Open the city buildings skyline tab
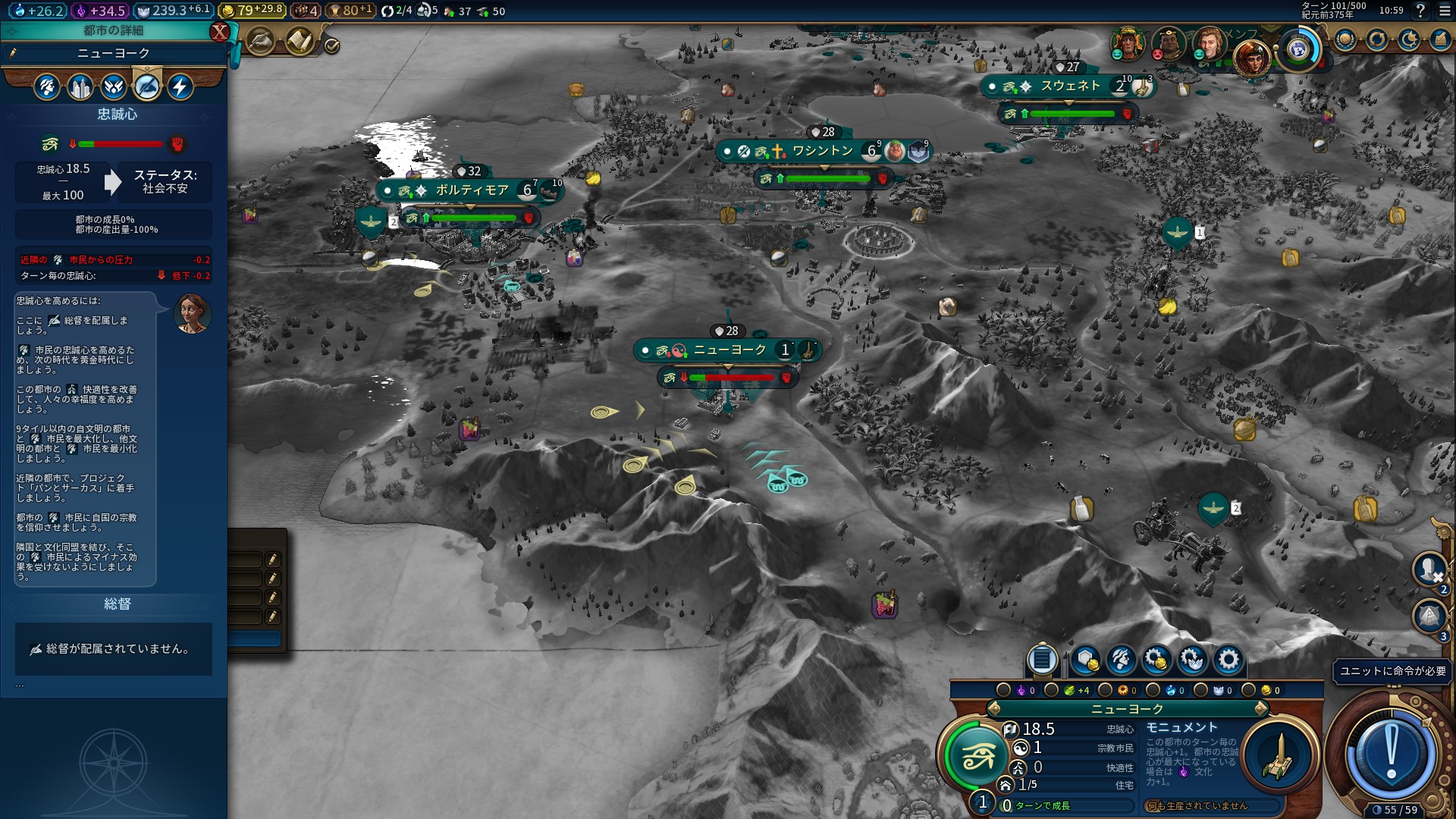Viewport: 1456px width, 819px height. 80,87
